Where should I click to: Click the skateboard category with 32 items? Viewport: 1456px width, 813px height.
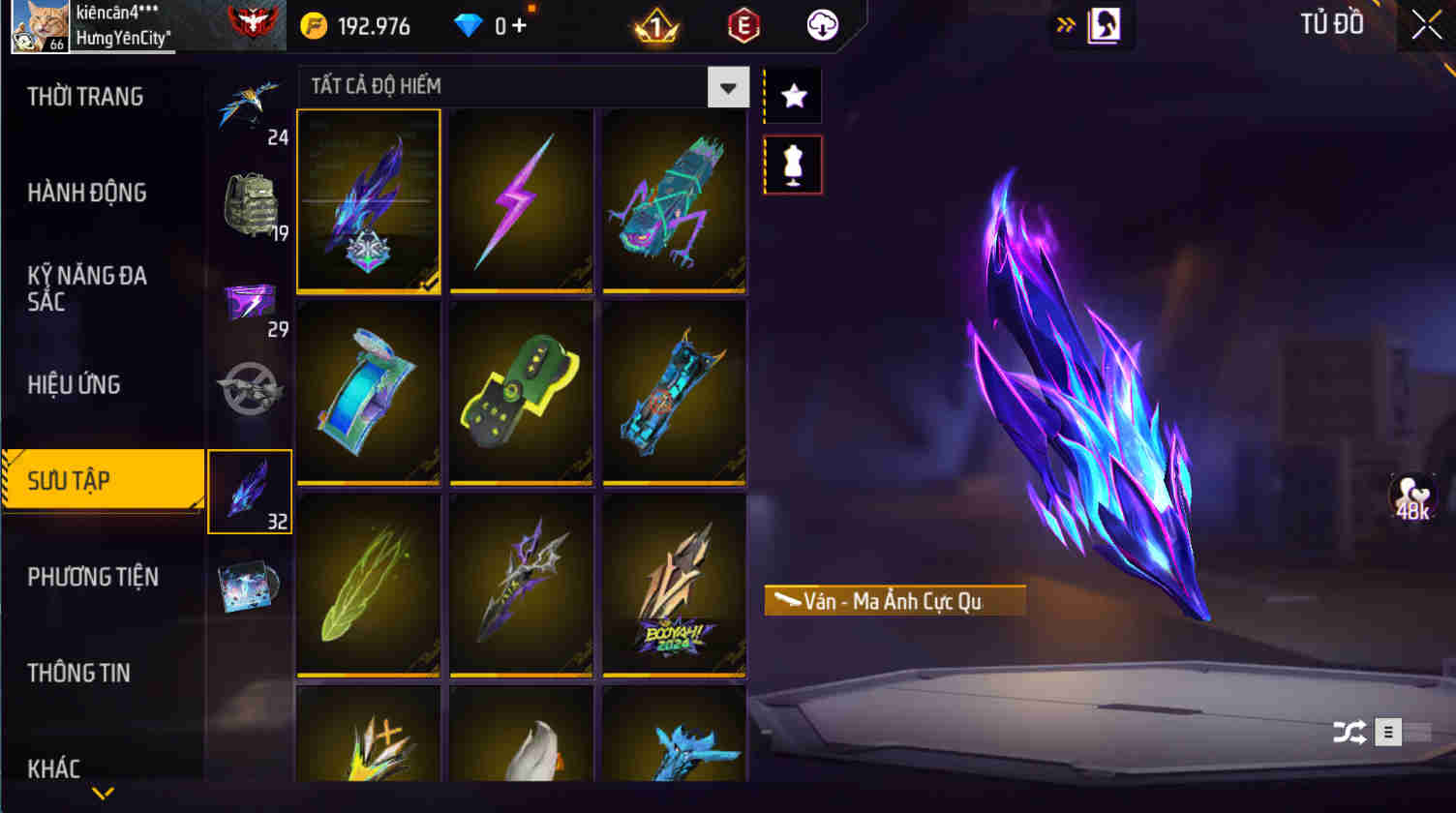point(250,491)
